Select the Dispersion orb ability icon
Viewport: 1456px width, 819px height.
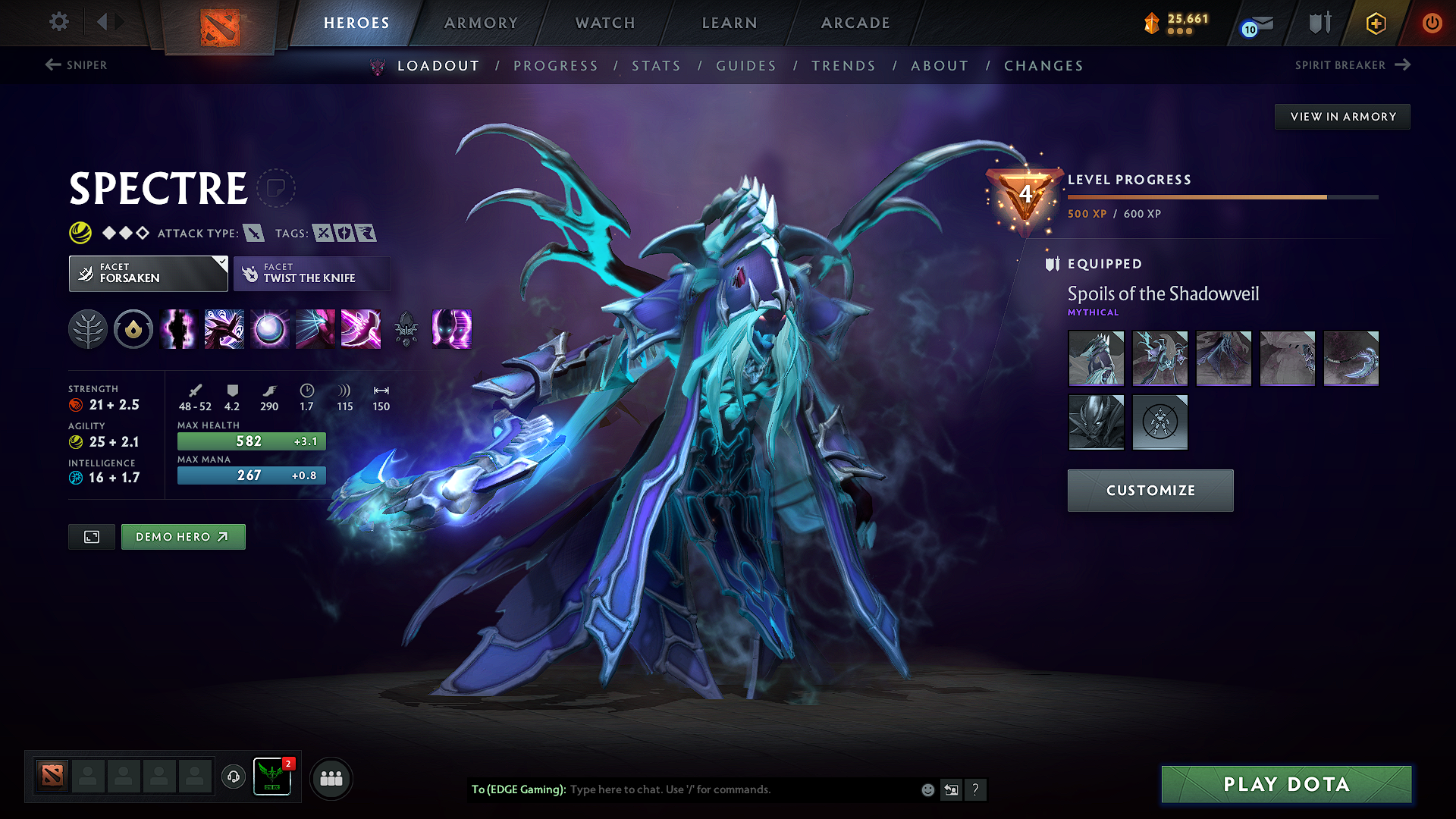pyautogui.click(x=269, y=329)
